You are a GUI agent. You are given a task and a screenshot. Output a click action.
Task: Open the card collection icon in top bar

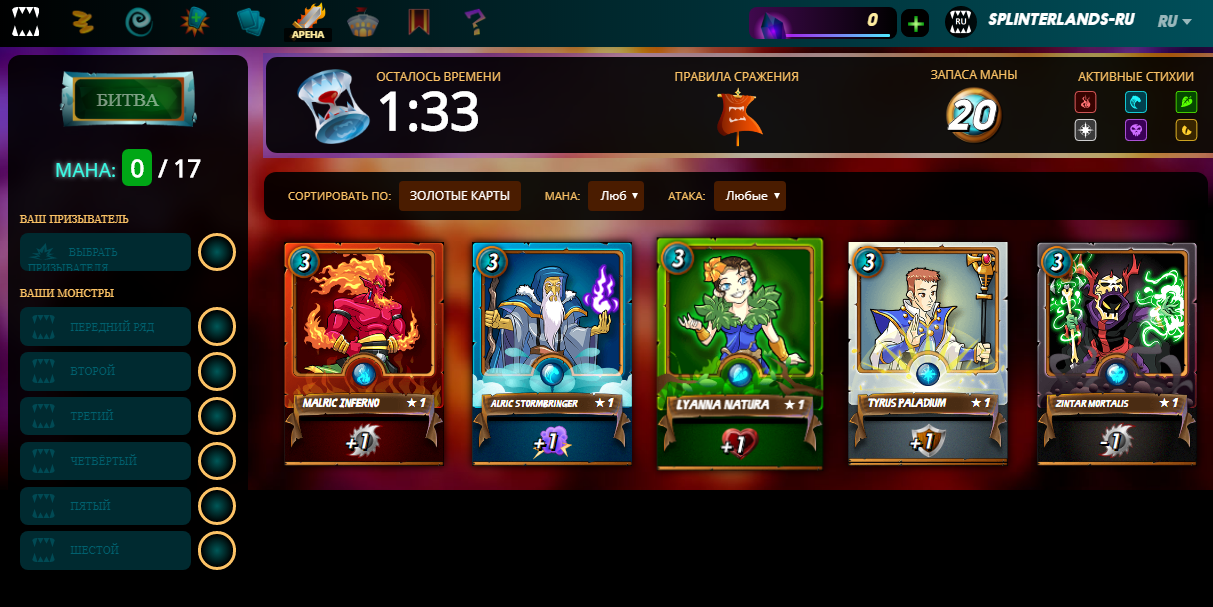[x=251, y=21]
